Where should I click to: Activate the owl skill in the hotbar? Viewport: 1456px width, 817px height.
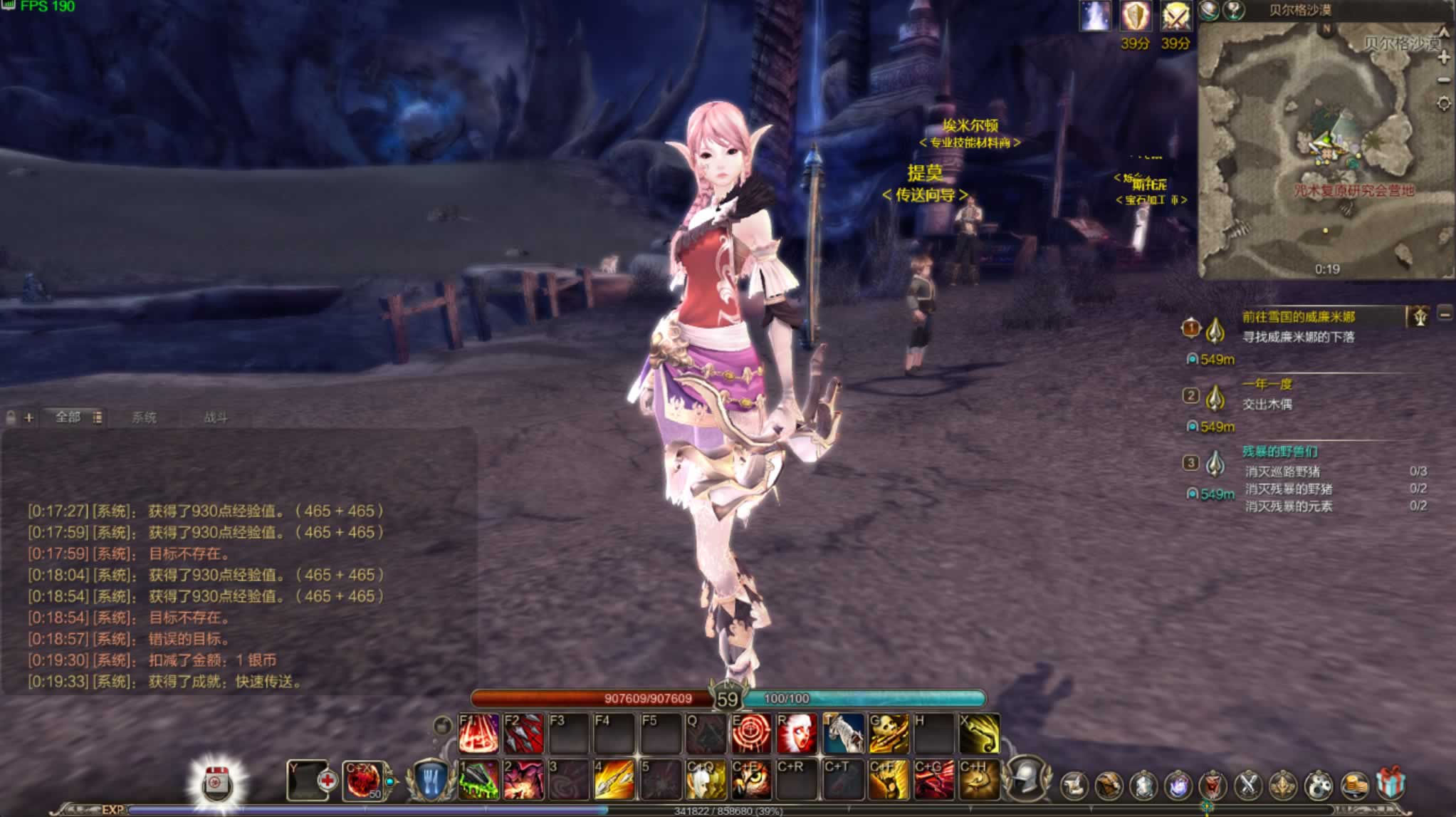750,780
